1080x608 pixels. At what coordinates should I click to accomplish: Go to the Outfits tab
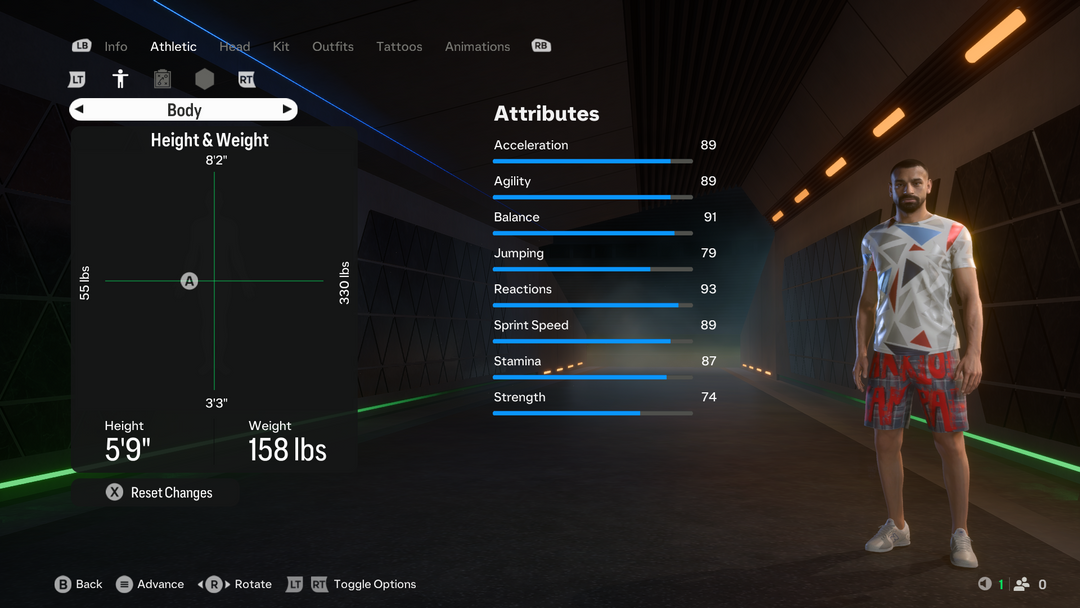333,47
